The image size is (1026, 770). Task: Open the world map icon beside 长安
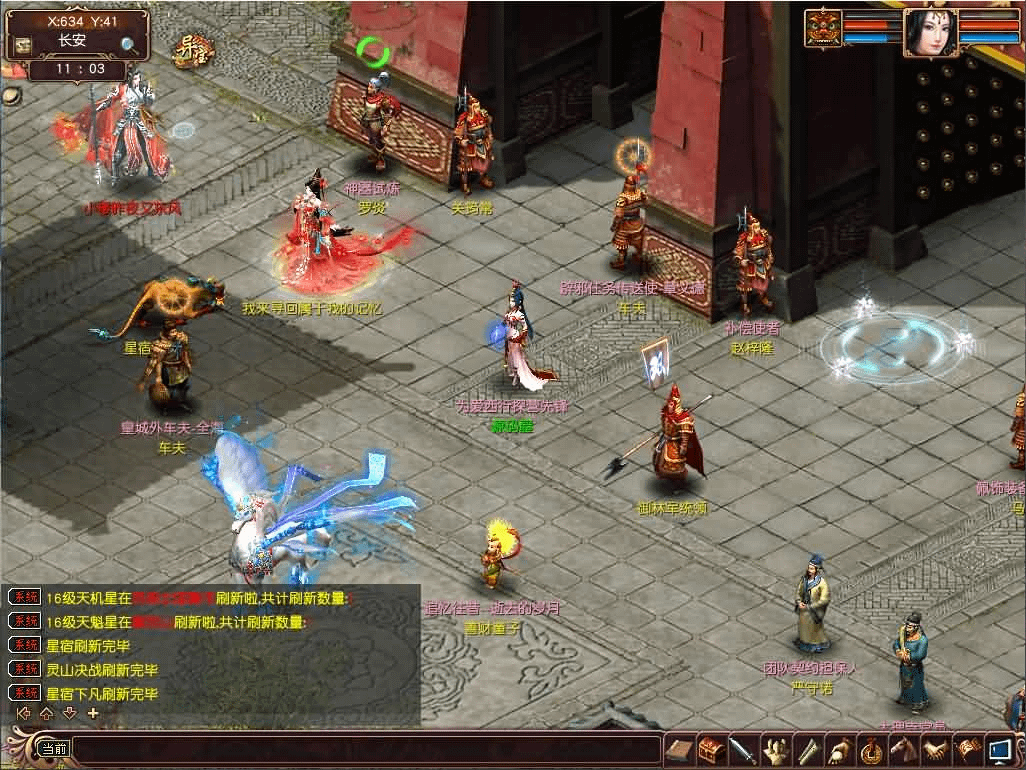21,45
